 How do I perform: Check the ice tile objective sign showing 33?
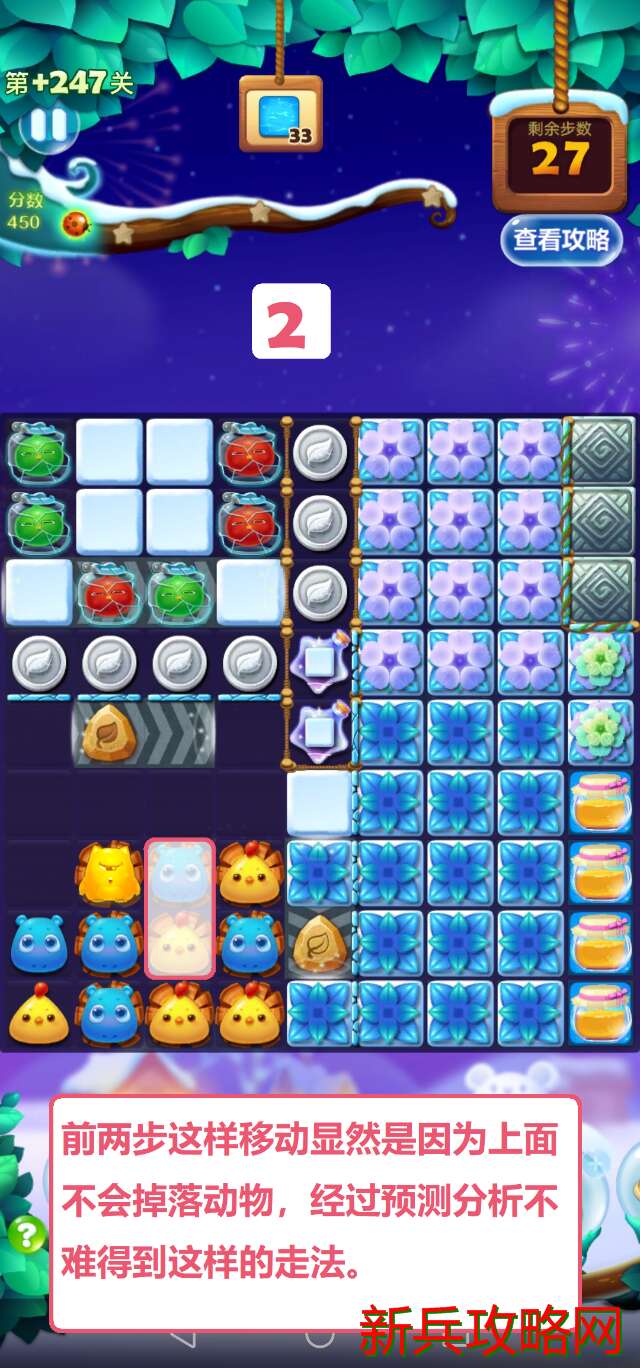coord(281,114)
